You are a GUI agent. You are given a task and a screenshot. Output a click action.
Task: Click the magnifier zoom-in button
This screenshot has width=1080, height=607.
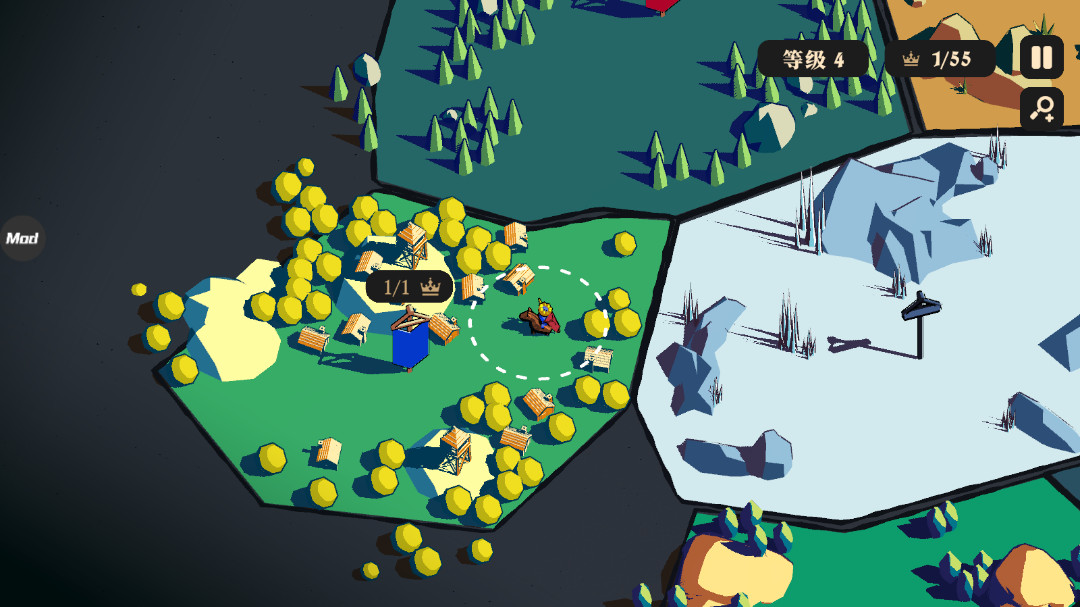coord(1041,109)
